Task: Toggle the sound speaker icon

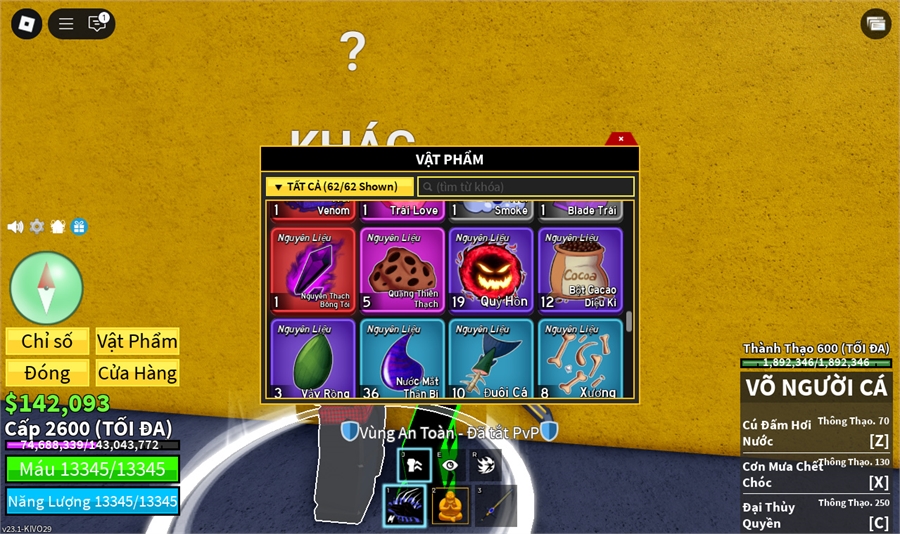Action: [15, 227]
